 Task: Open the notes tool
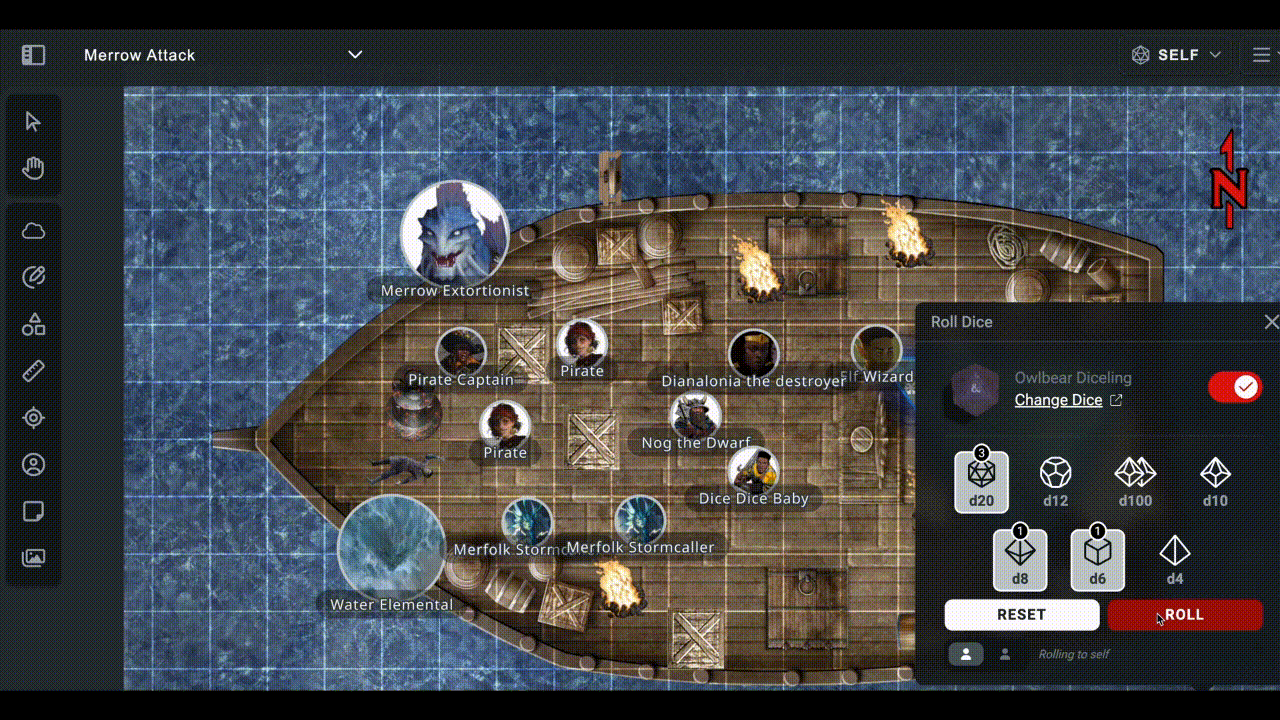(33, 511)
